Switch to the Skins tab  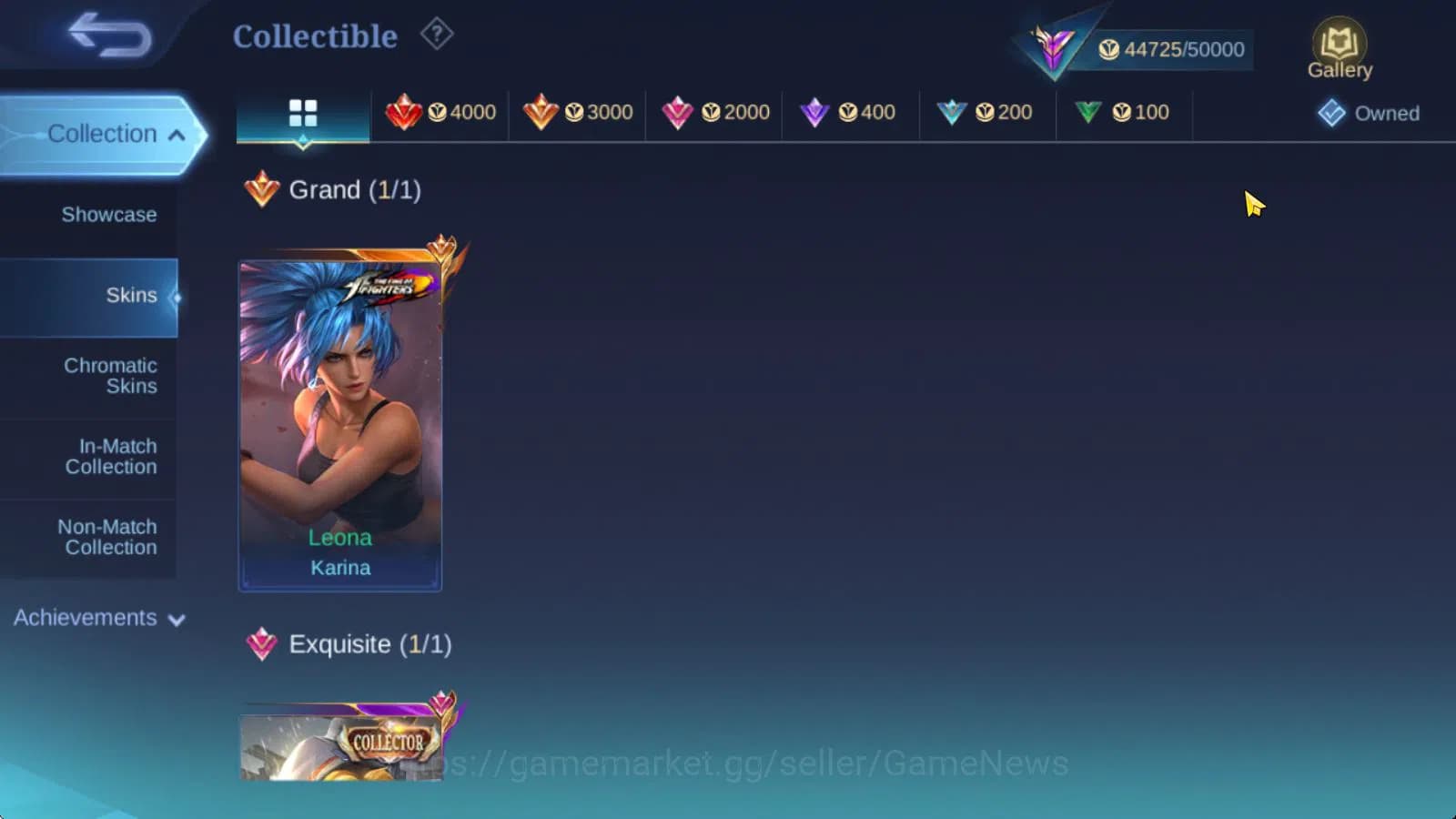[132, 295]
